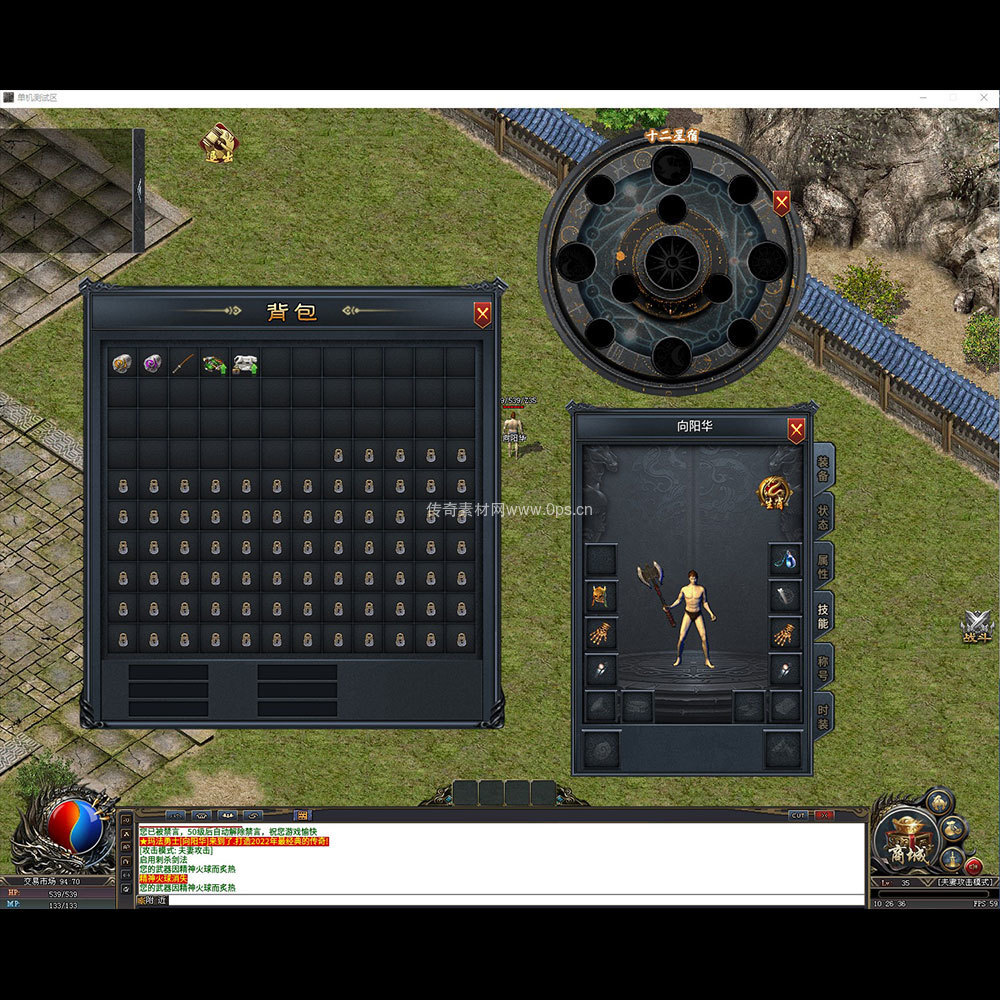Screen dimensions: 1000x1000
Task: Select the green crossbow item
Action: tap(214, 363)
